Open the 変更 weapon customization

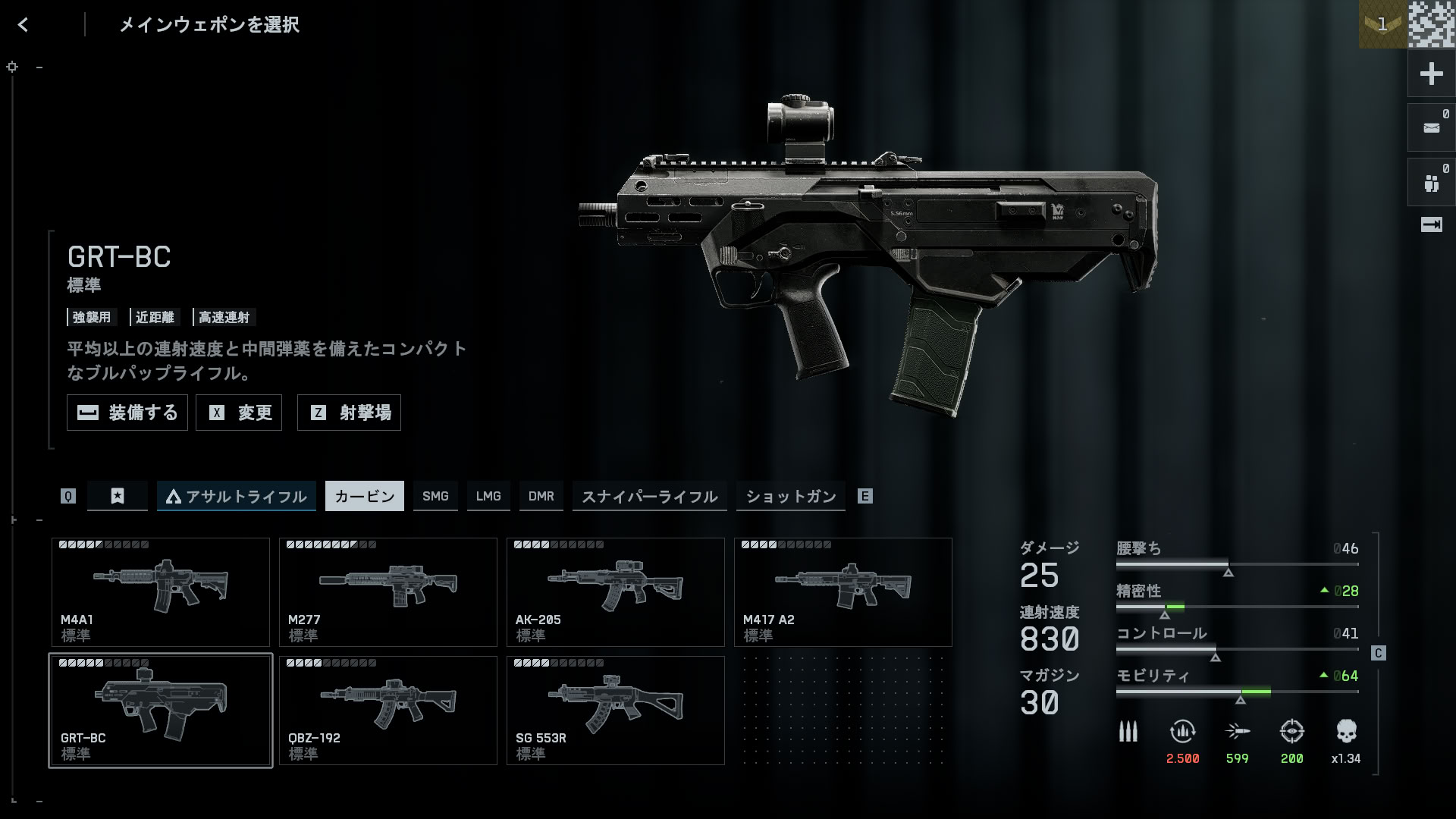click(x=239, y=413)
